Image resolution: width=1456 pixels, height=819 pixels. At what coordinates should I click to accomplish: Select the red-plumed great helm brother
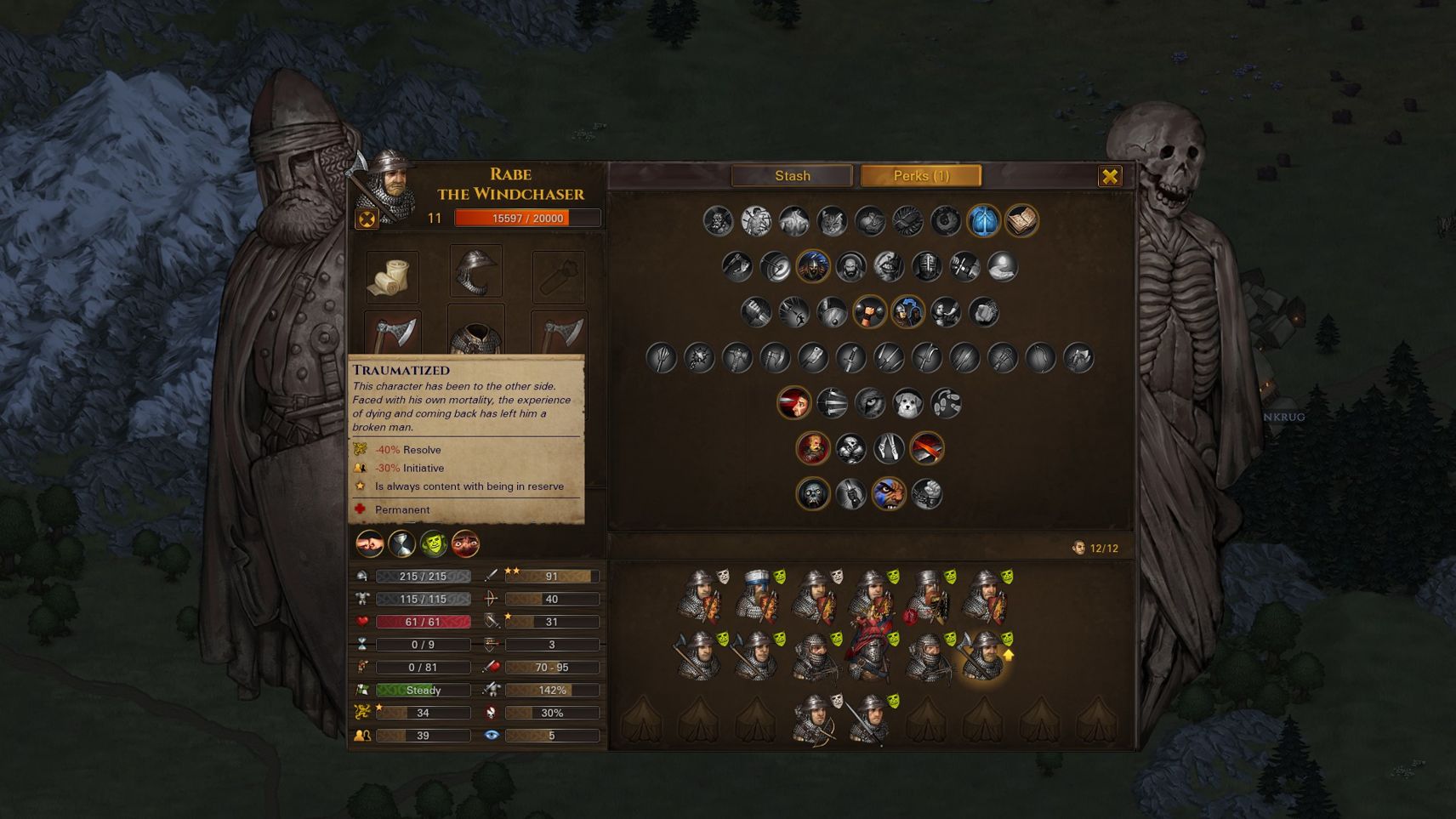[870, 657]
